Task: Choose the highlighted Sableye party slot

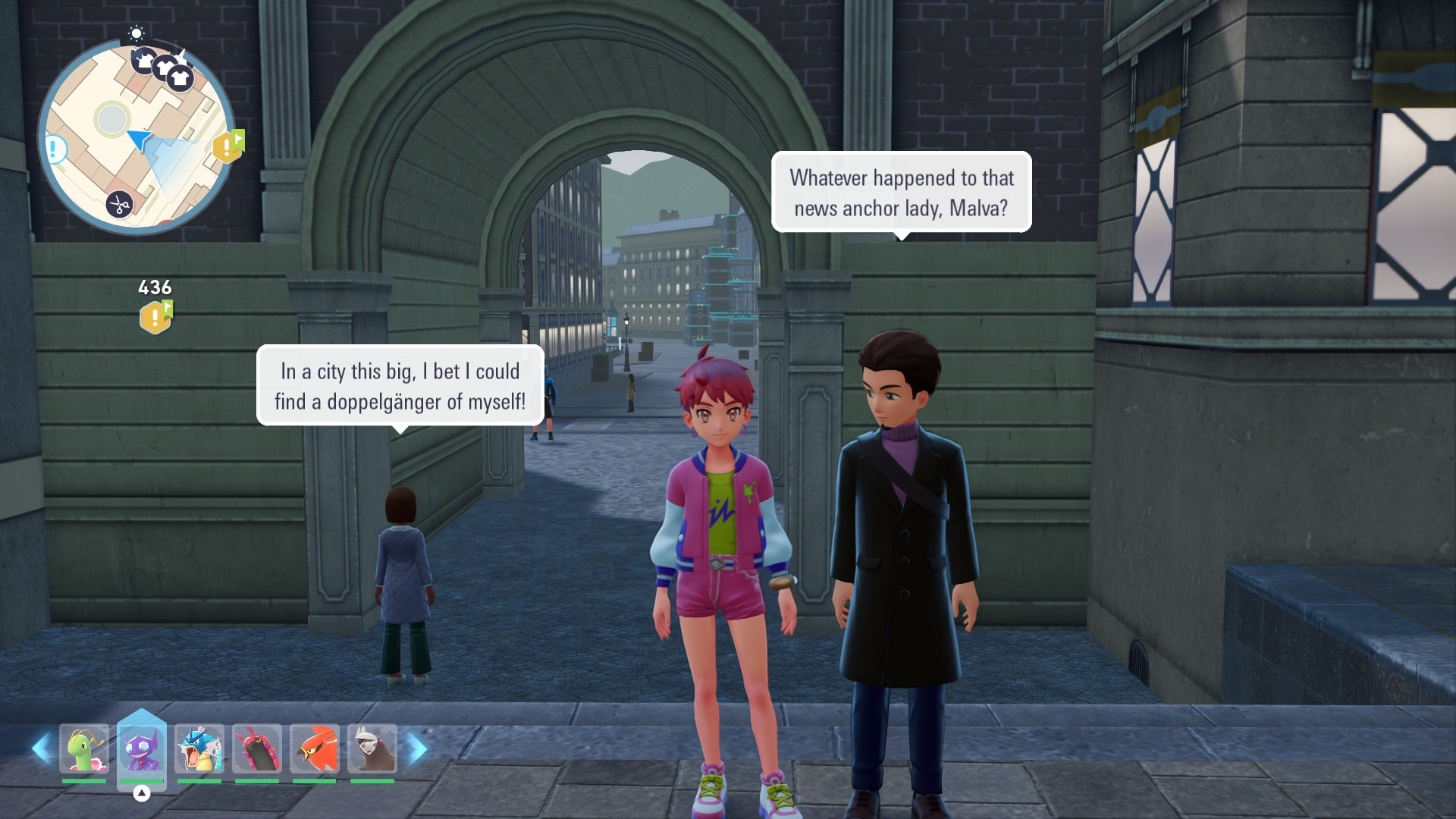Action: 142,749
